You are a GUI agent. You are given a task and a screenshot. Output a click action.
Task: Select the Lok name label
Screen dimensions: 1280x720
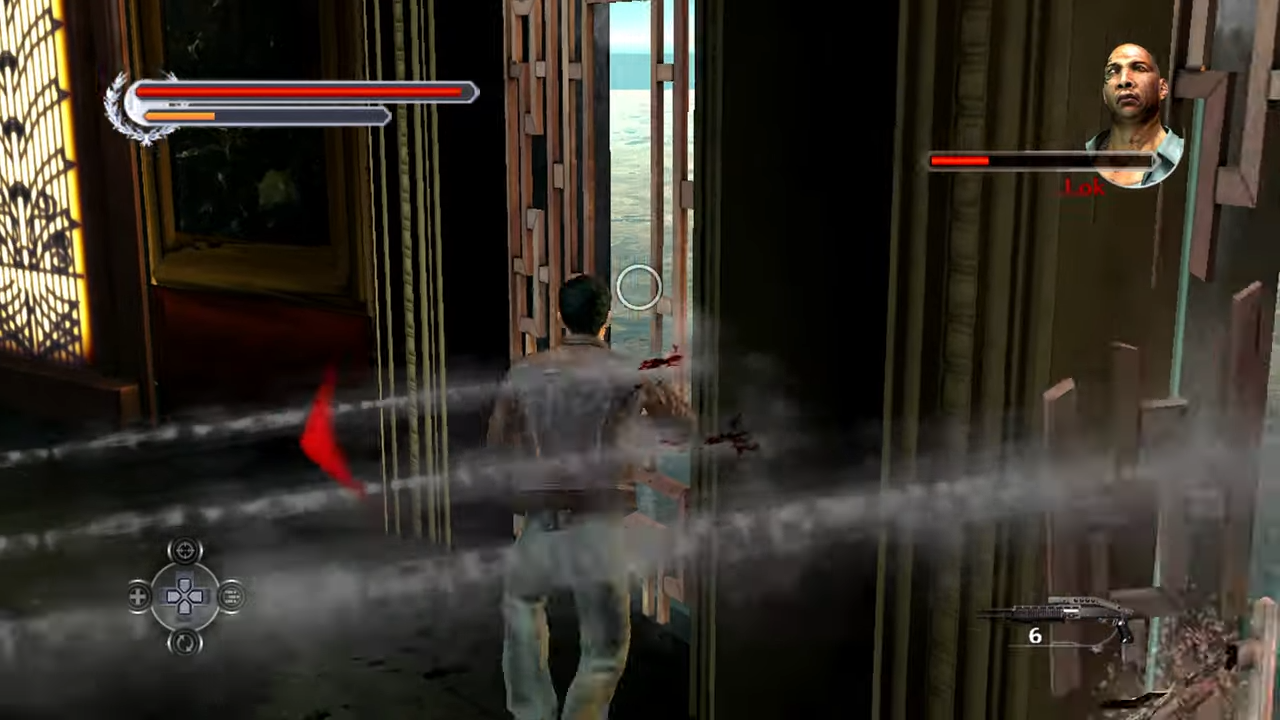1083,188
